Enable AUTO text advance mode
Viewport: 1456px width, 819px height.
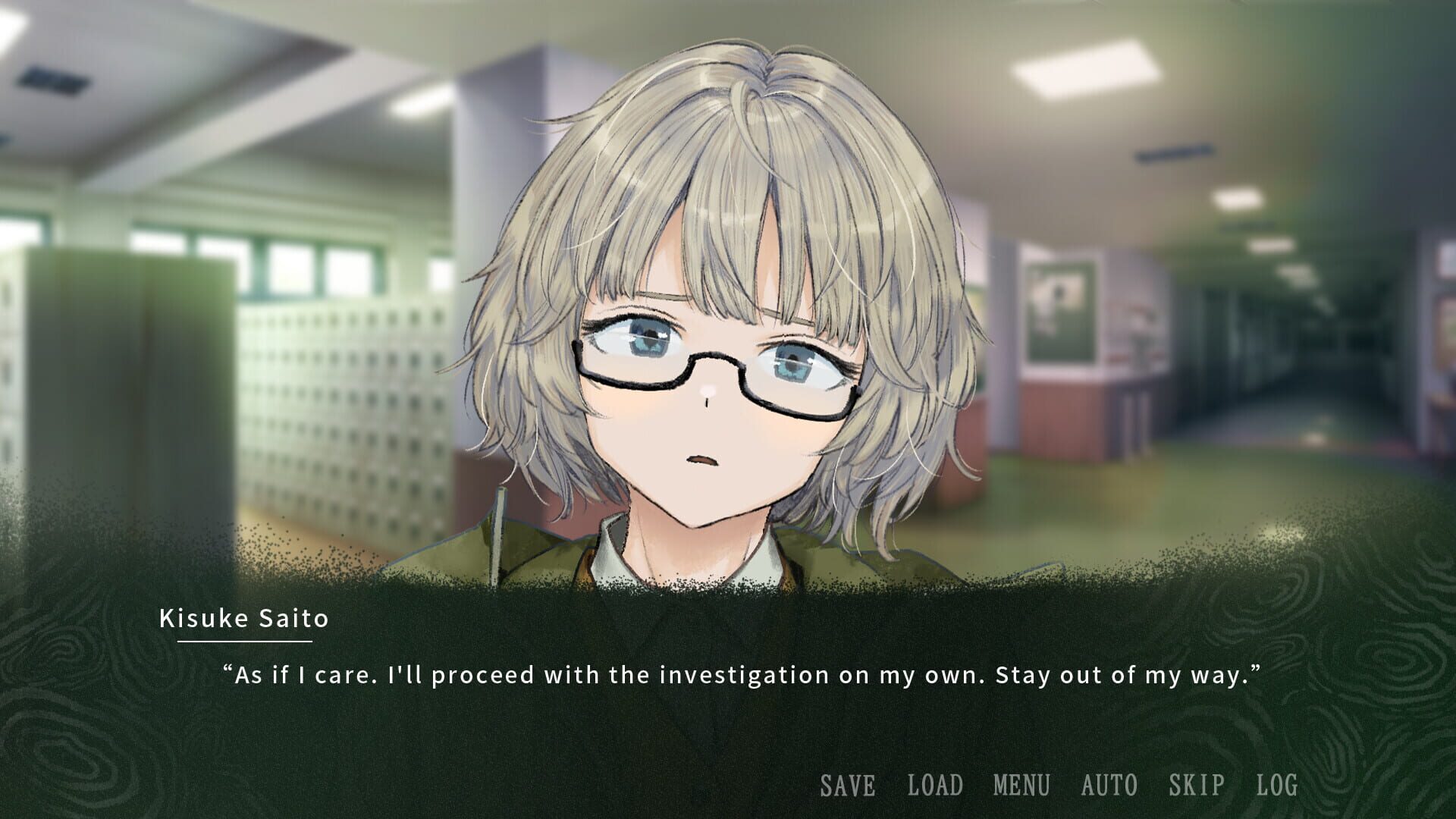(1109, 786)
